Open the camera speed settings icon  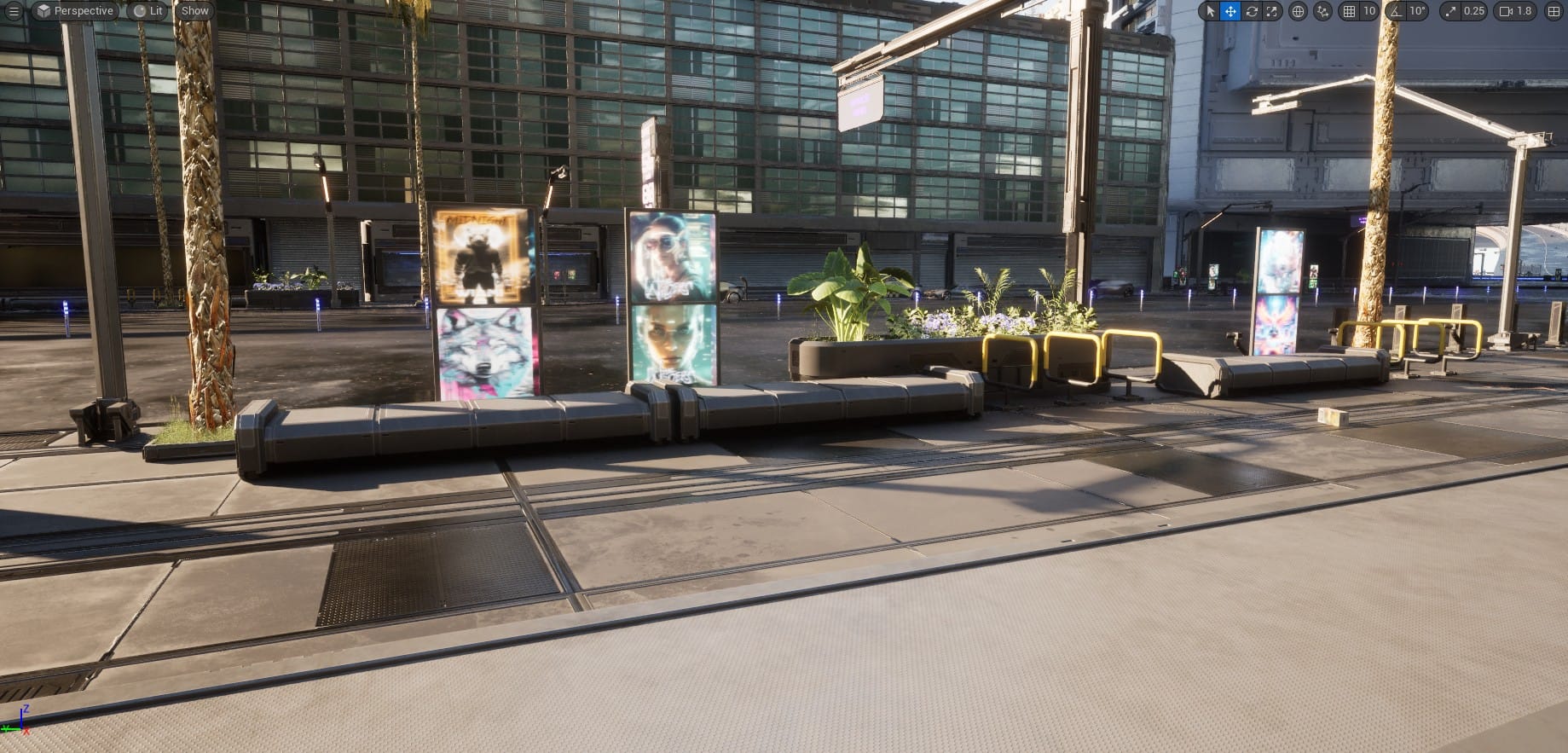click(x=1503, y=12)
